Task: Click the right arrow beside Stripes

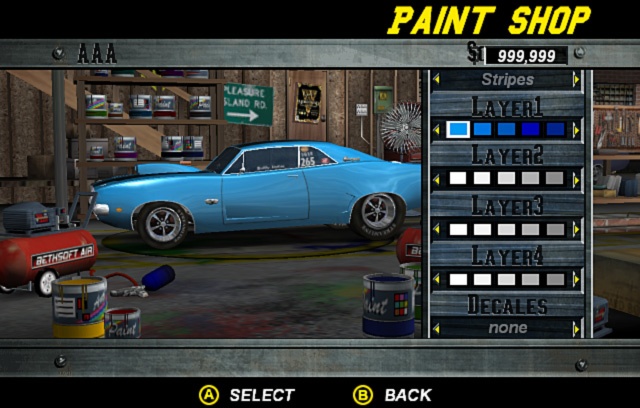Action: [576, 79]
